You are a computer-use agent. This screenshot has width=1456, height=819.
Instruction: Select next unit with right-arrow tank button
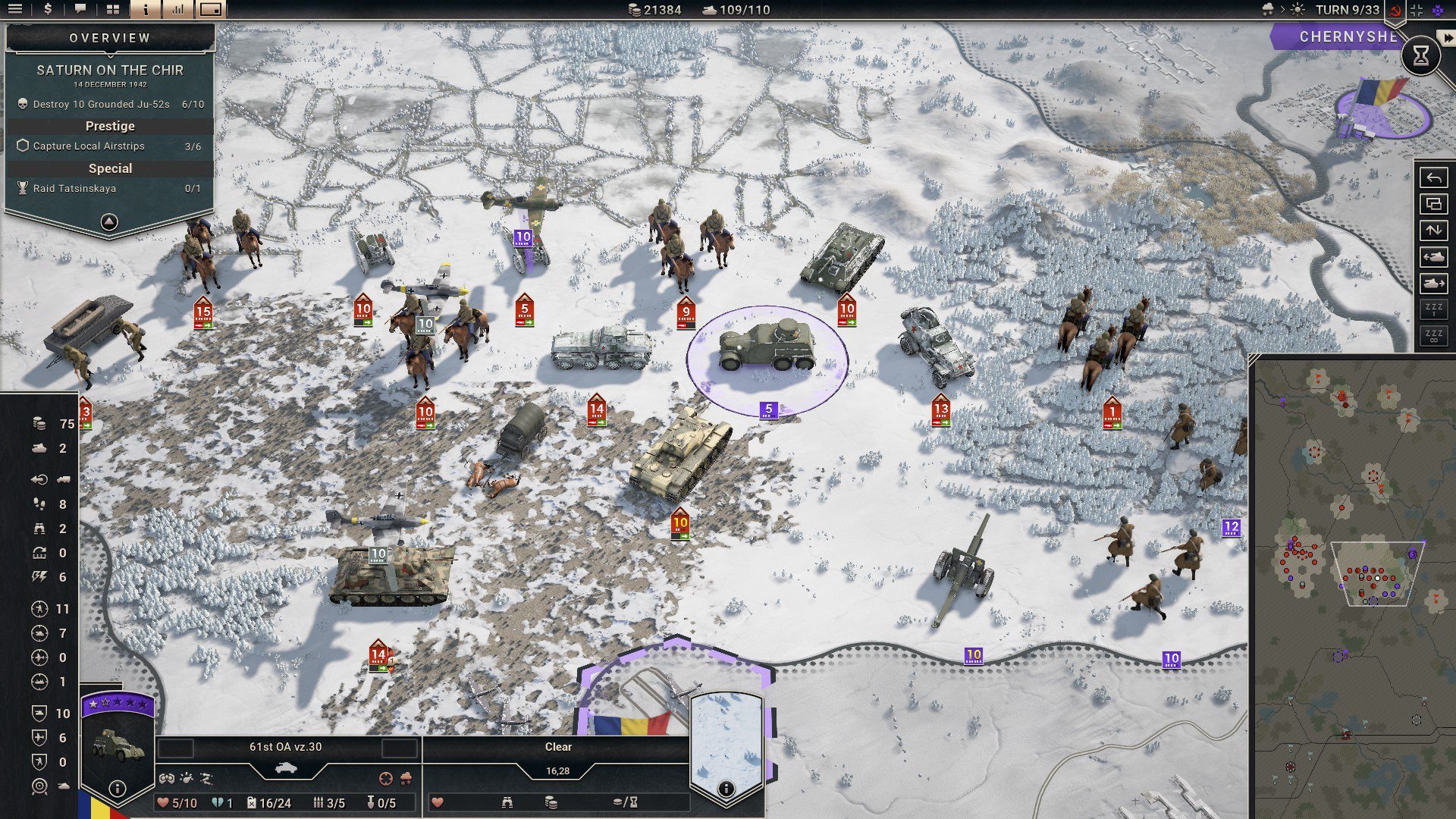coord(1433,284)
